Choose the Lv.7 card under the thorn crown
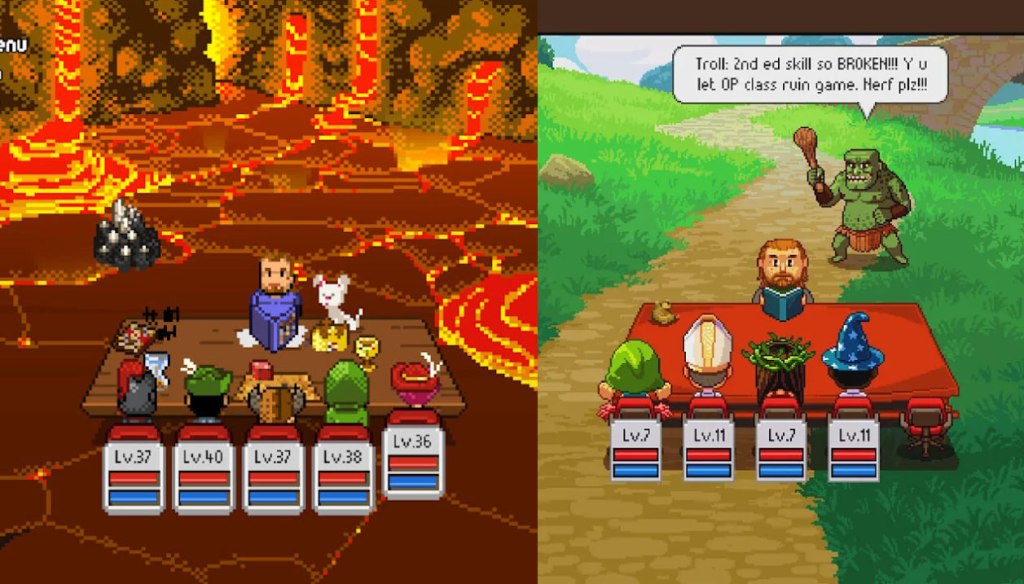 tap(781, 451)
